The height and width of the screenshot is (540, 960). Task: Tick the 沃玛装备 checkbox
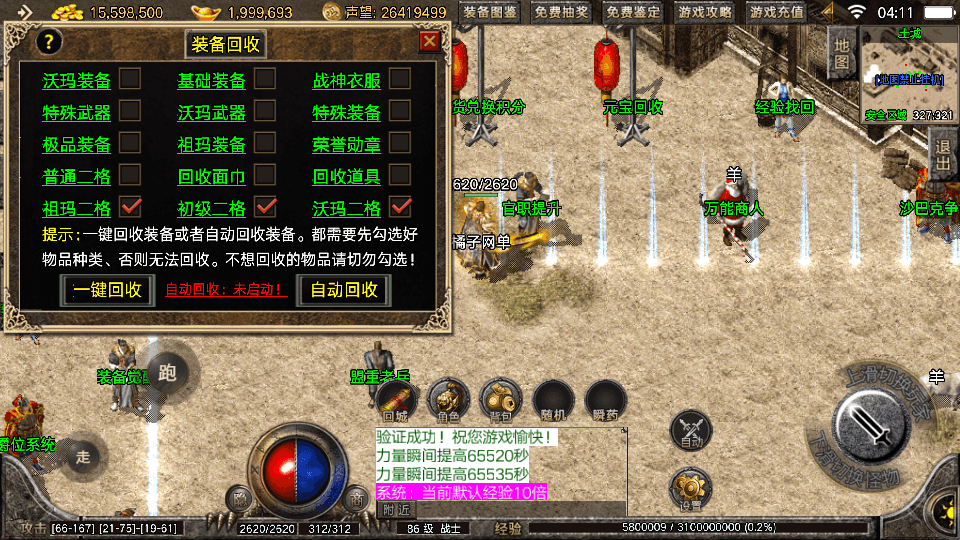(x=130, y=79)
